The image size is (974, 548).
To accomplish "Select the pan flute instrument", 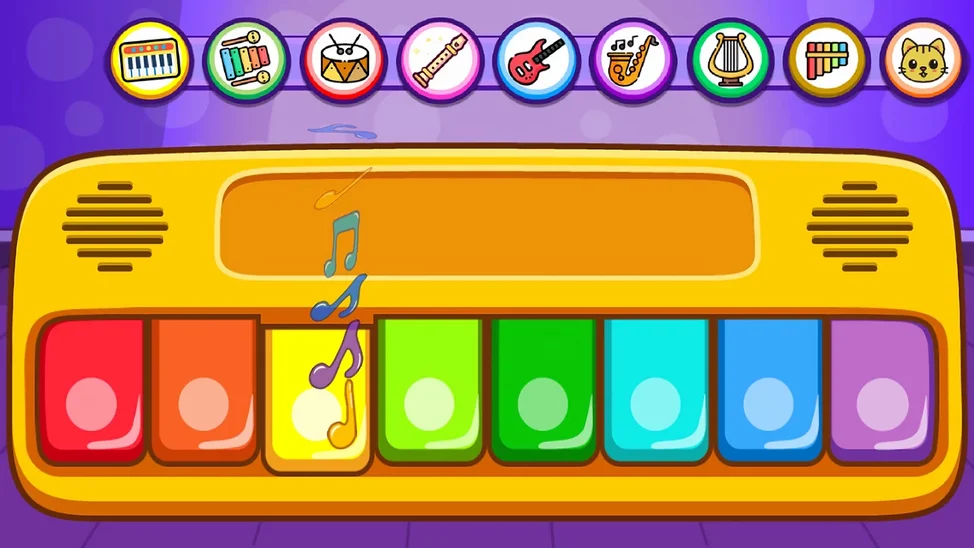I will [x=827, y=60].
